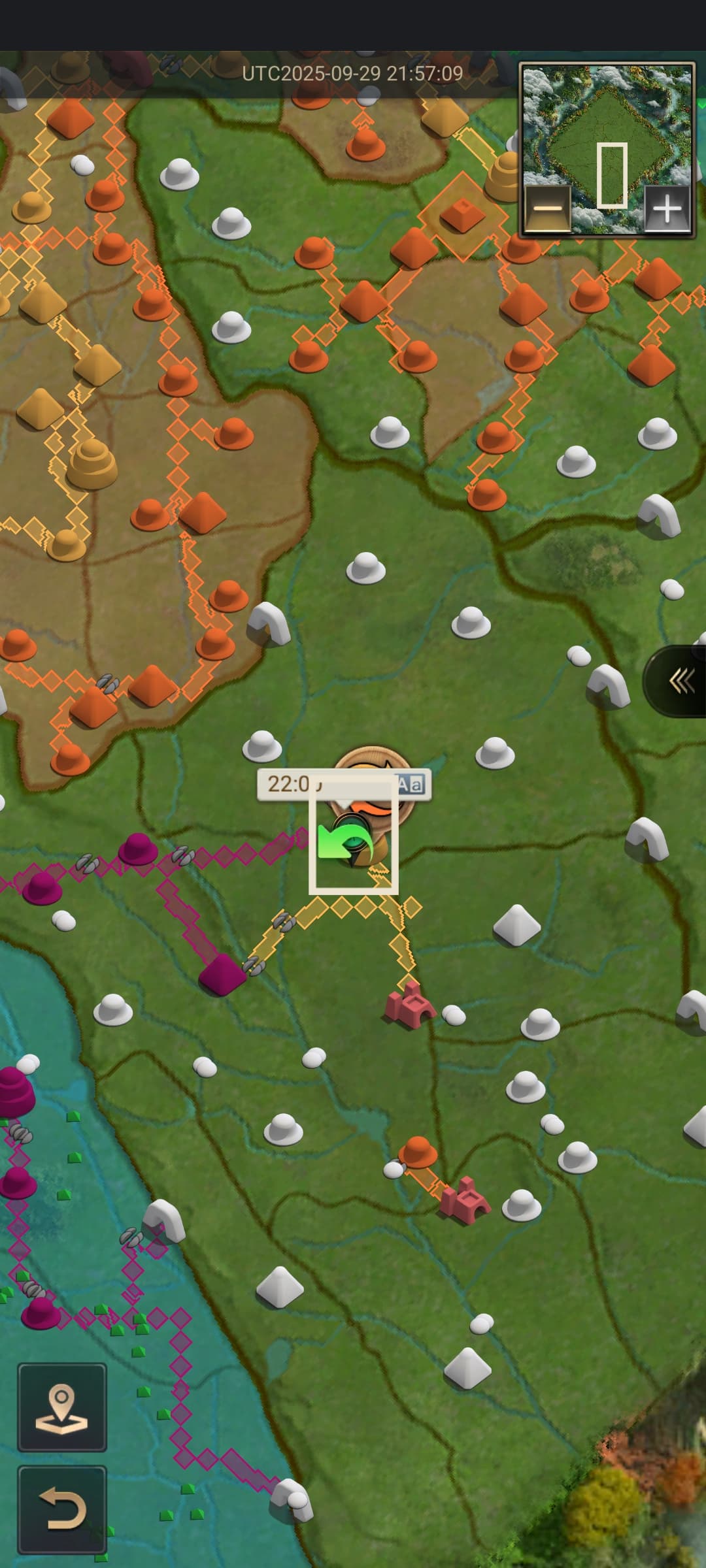Go back using the return arrow button
The width and height of the screenshot is (706, 1568).
pos(62,1509)
